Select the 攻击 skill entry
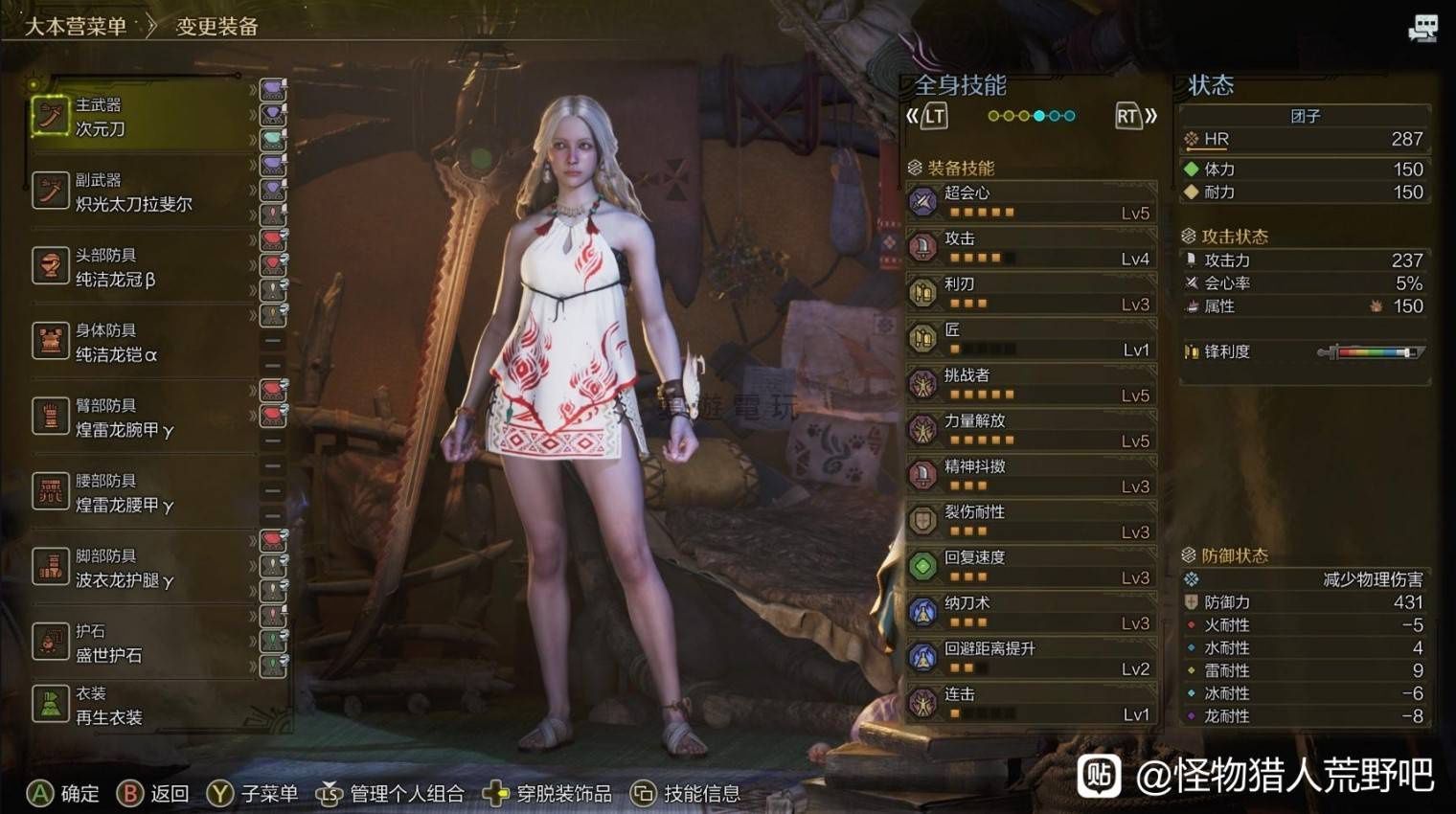 point(1031,248)
